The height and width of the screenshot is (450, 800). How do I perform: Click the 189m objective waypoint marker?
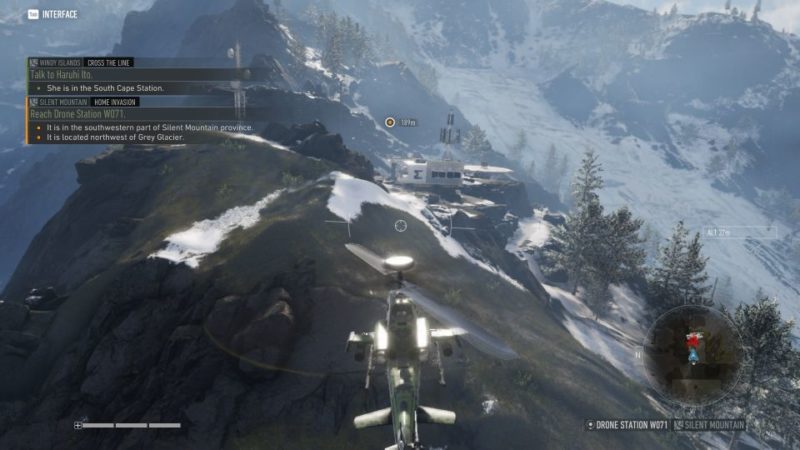coord(390,122)
